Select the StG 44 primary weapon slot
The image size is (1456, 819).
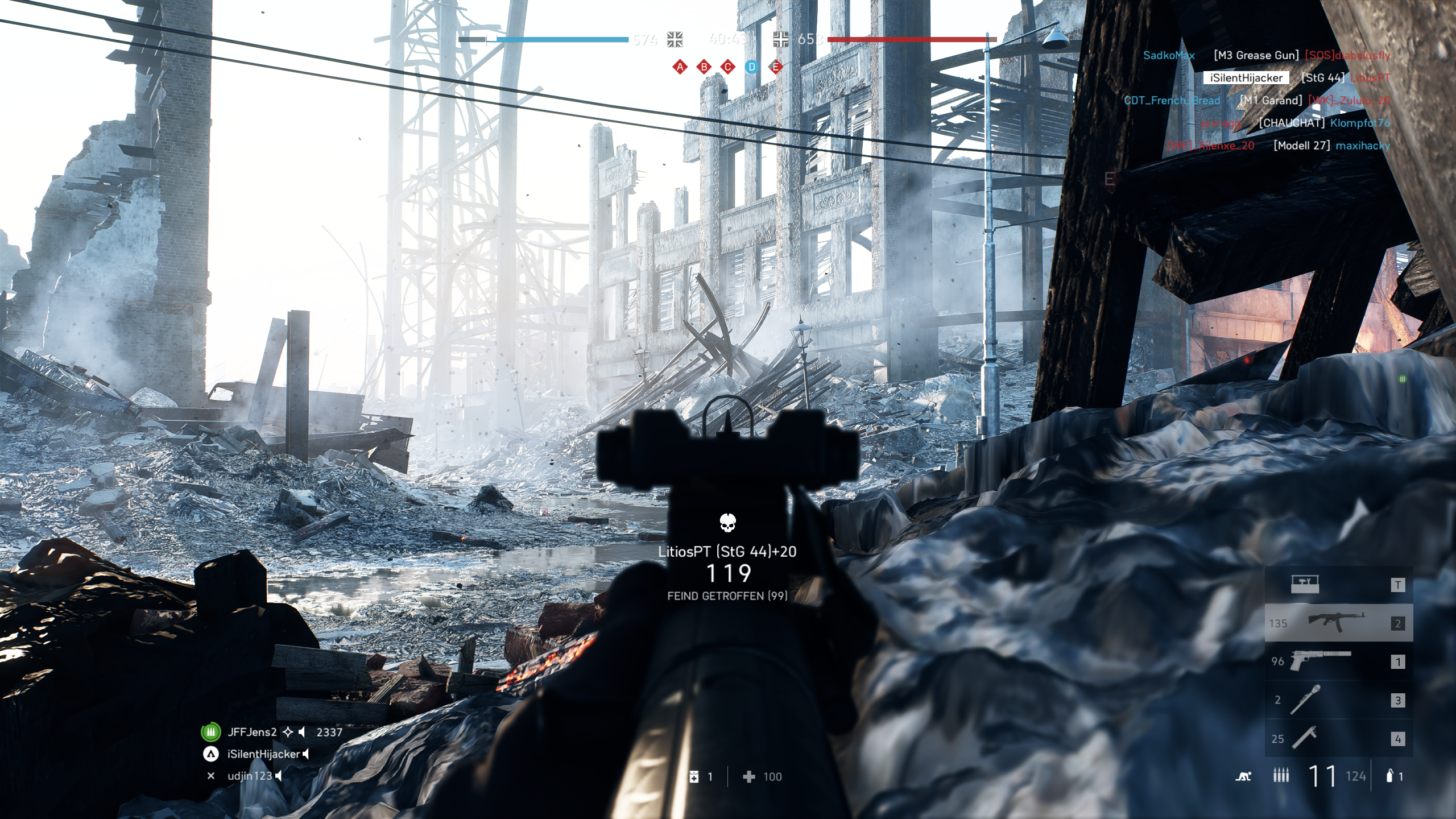pos(1337,623)
